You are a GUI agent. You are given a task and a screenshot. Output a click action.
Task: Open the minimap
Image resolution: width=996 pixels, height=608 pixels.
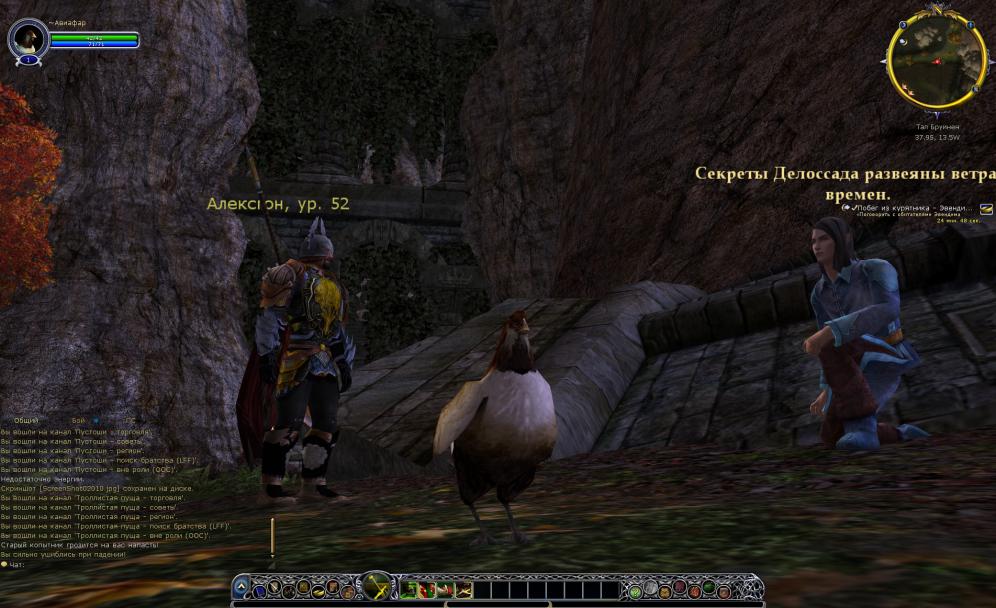click(936, 64)
